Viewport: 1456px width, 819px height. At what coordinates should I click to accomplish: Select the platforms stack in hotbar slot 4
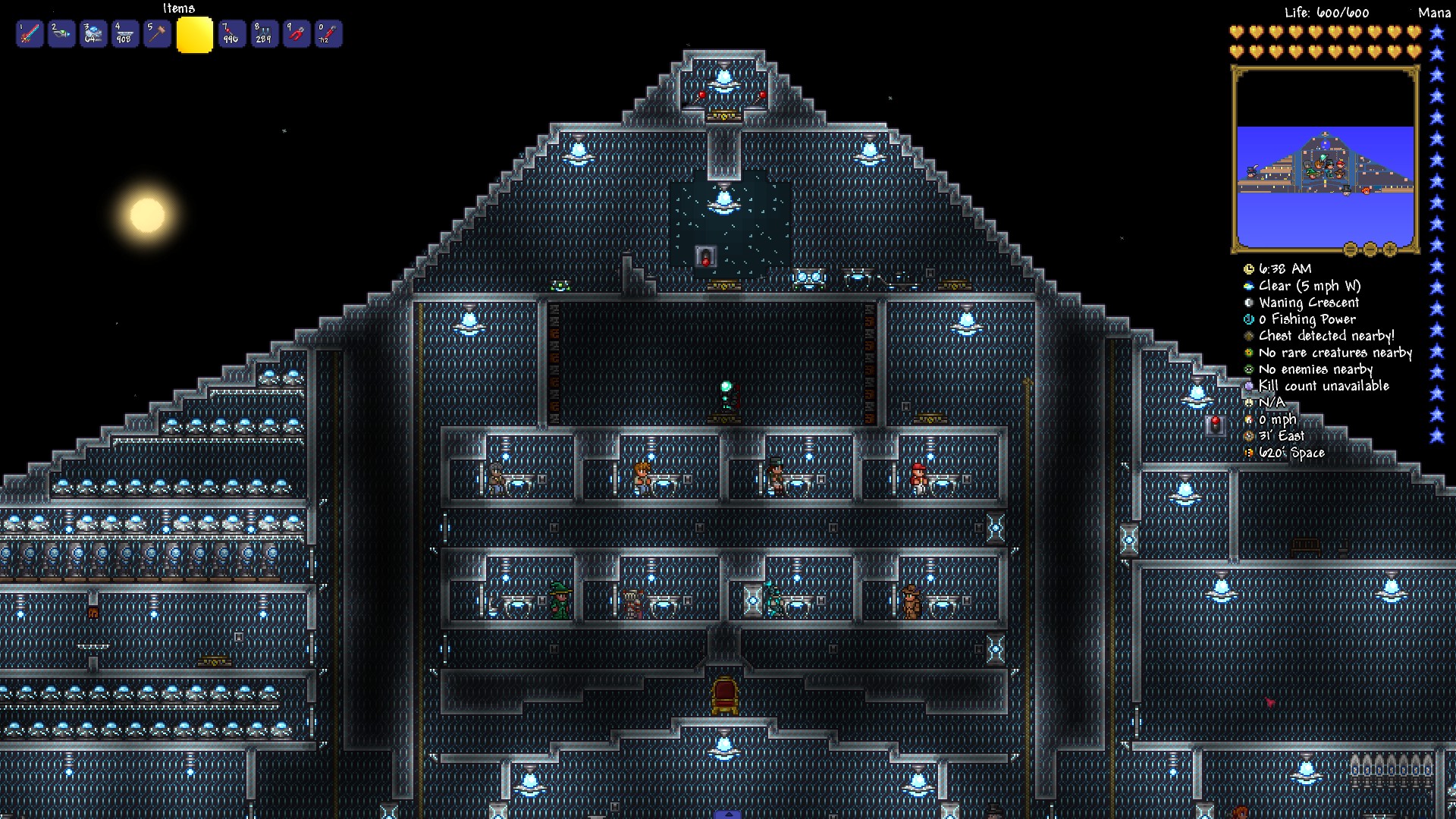point(125,33)
